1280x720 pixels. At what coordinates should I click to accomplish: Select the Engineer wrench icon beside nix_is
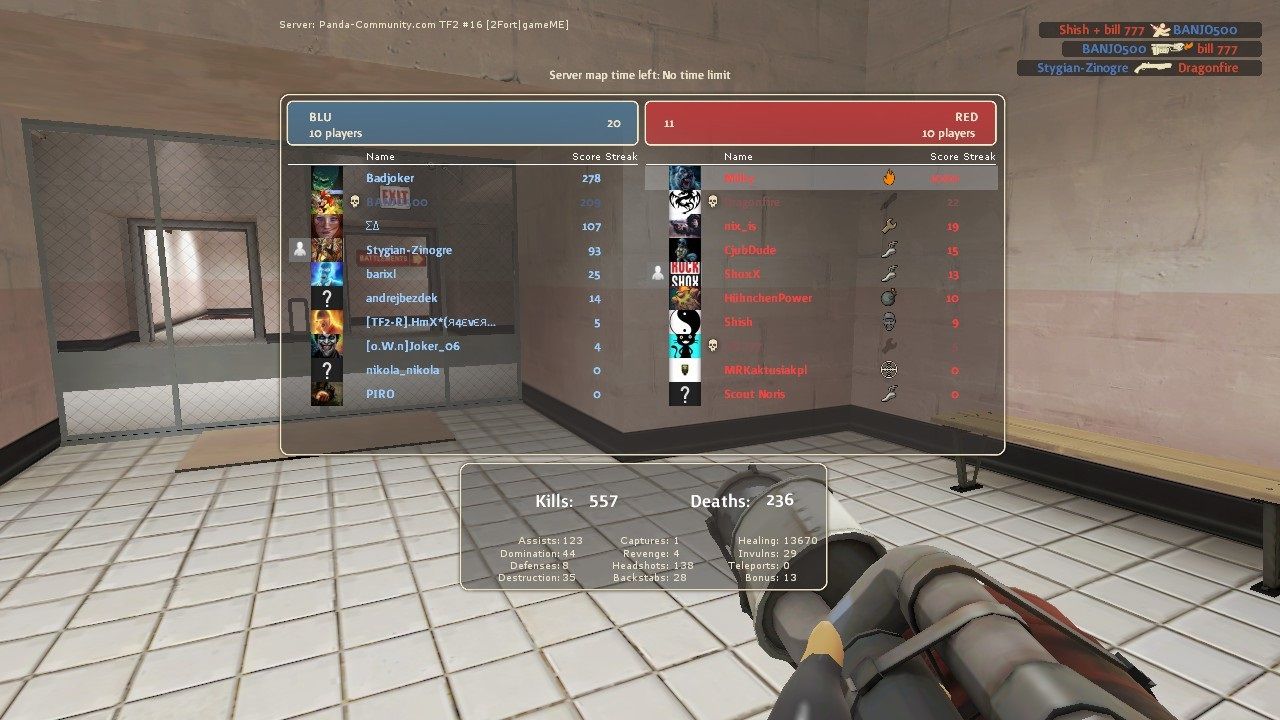pos(888,226)
